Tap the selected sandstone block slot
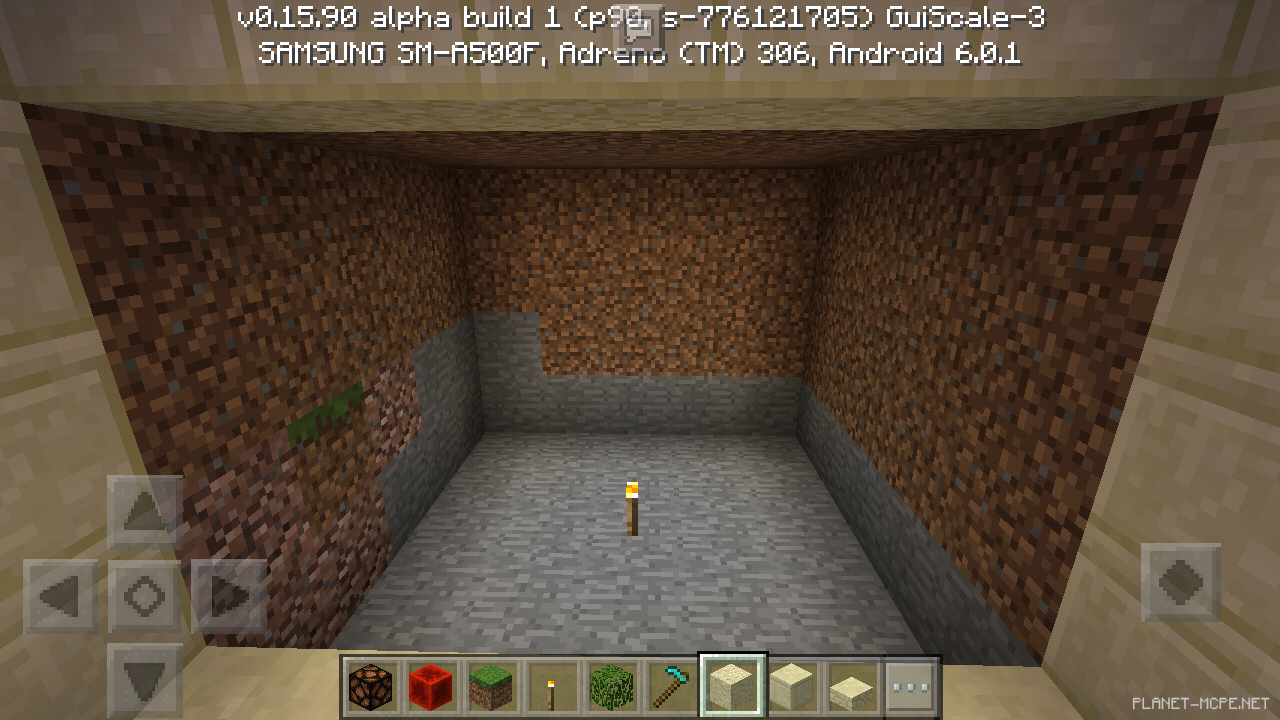Image resolution: width=1280 pixels, height=720 pixels. tap(733, 685)
